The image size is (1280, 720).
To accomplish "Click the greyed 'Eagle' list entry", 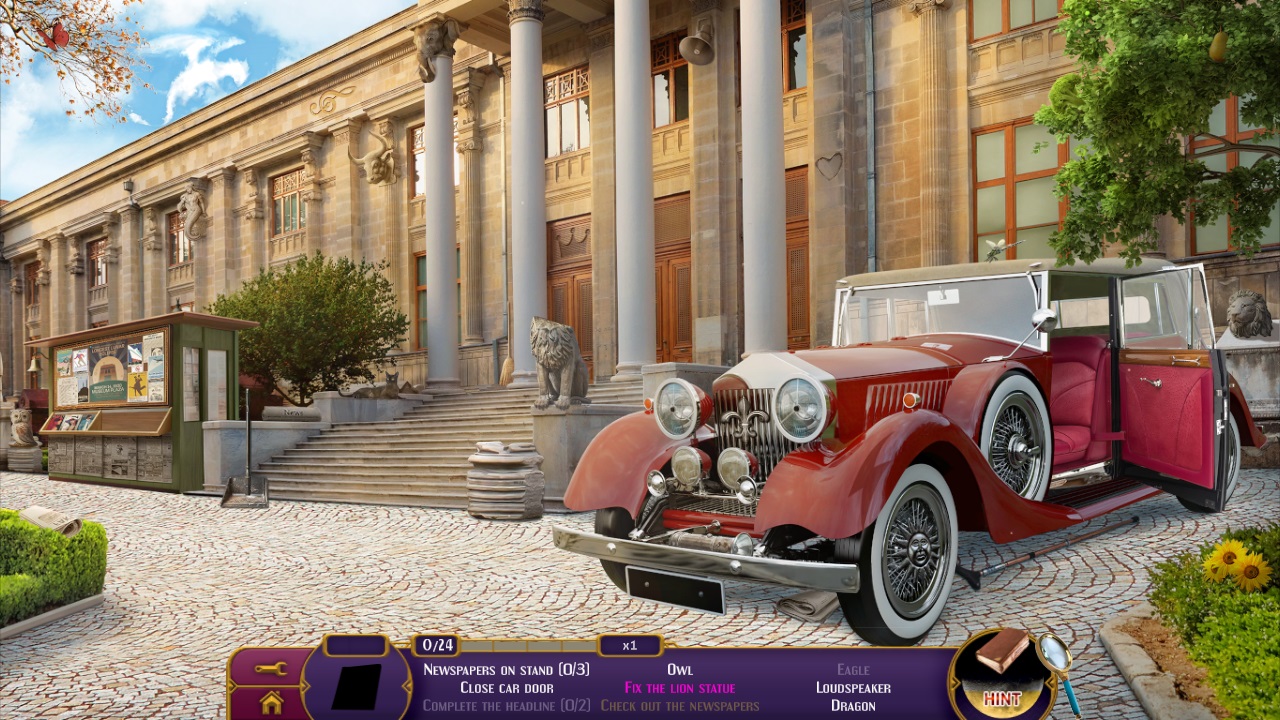I will point(853,669).
